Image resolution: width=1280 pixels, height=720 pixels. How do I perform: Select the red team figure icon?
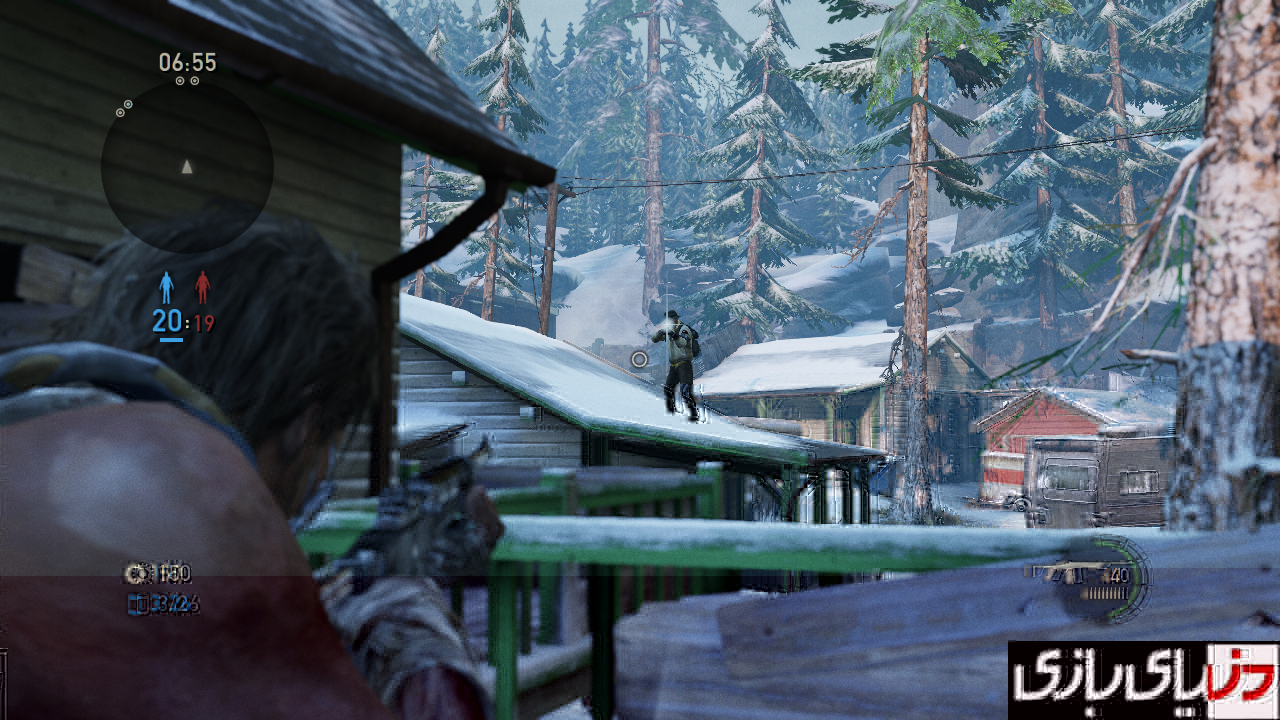[202, 288]
